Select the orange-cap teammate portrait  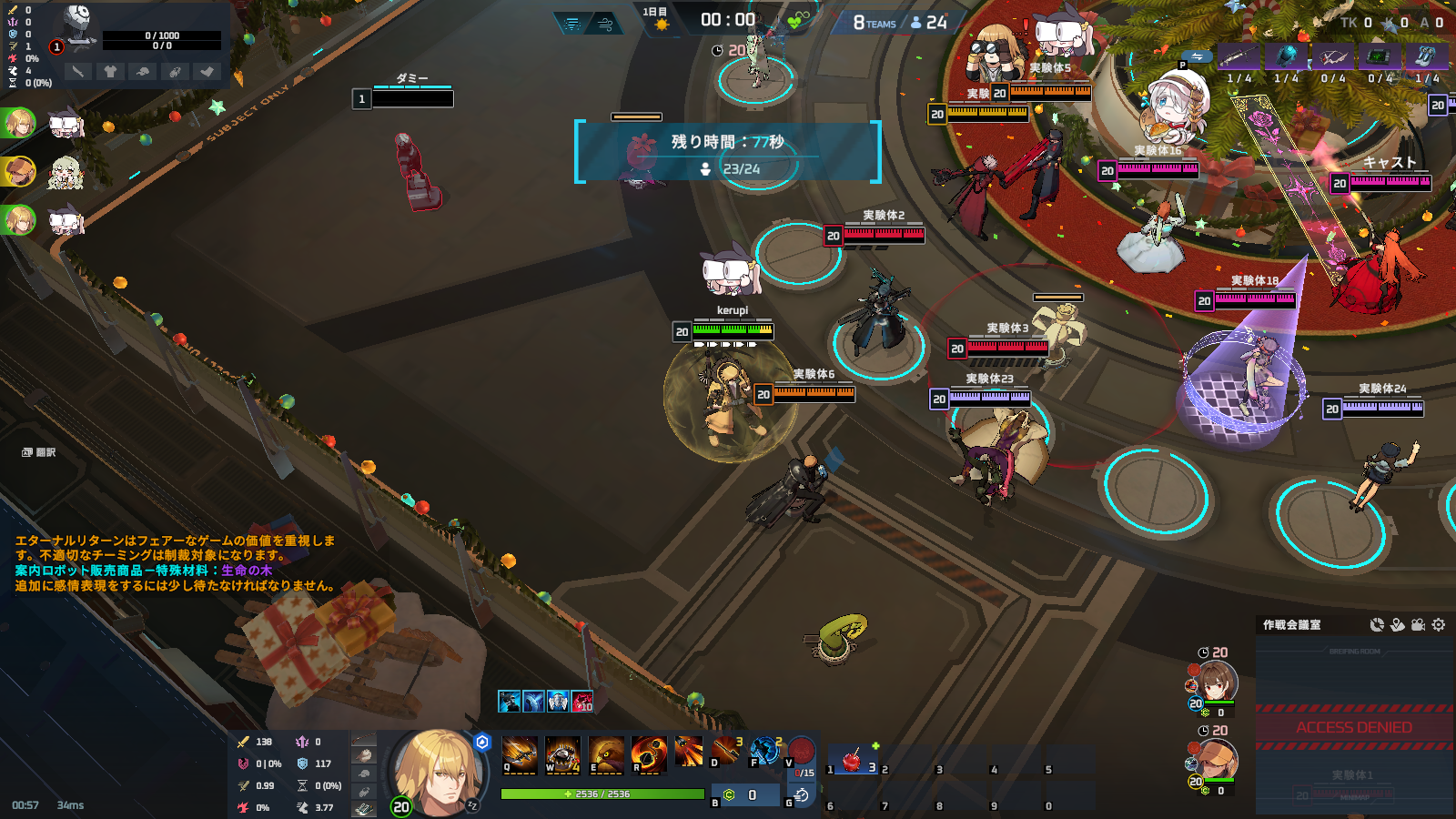(1218, 758)
